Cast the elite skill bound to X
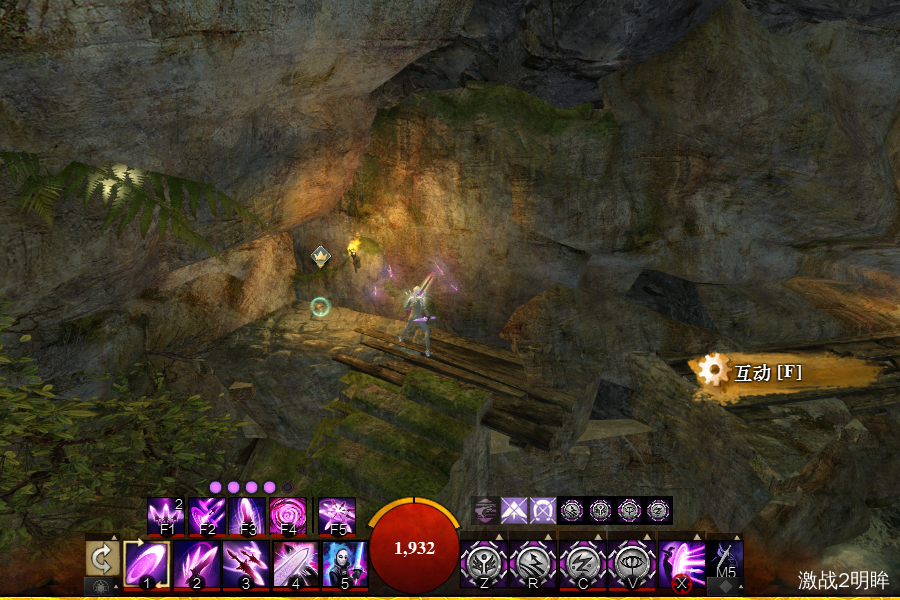This screenshot has height=600, width=900. [681, 564]
